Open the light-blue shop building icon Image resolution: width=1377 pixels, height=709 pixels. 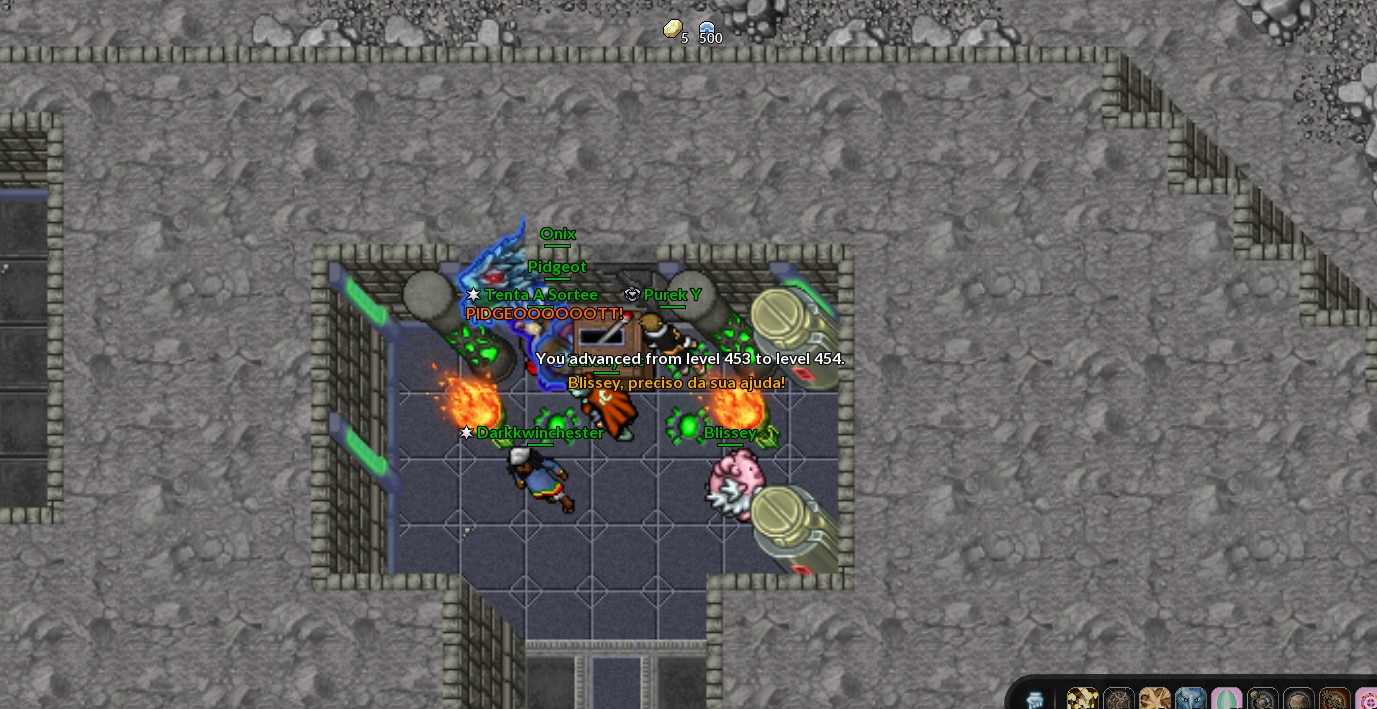tap(1036, 699)
